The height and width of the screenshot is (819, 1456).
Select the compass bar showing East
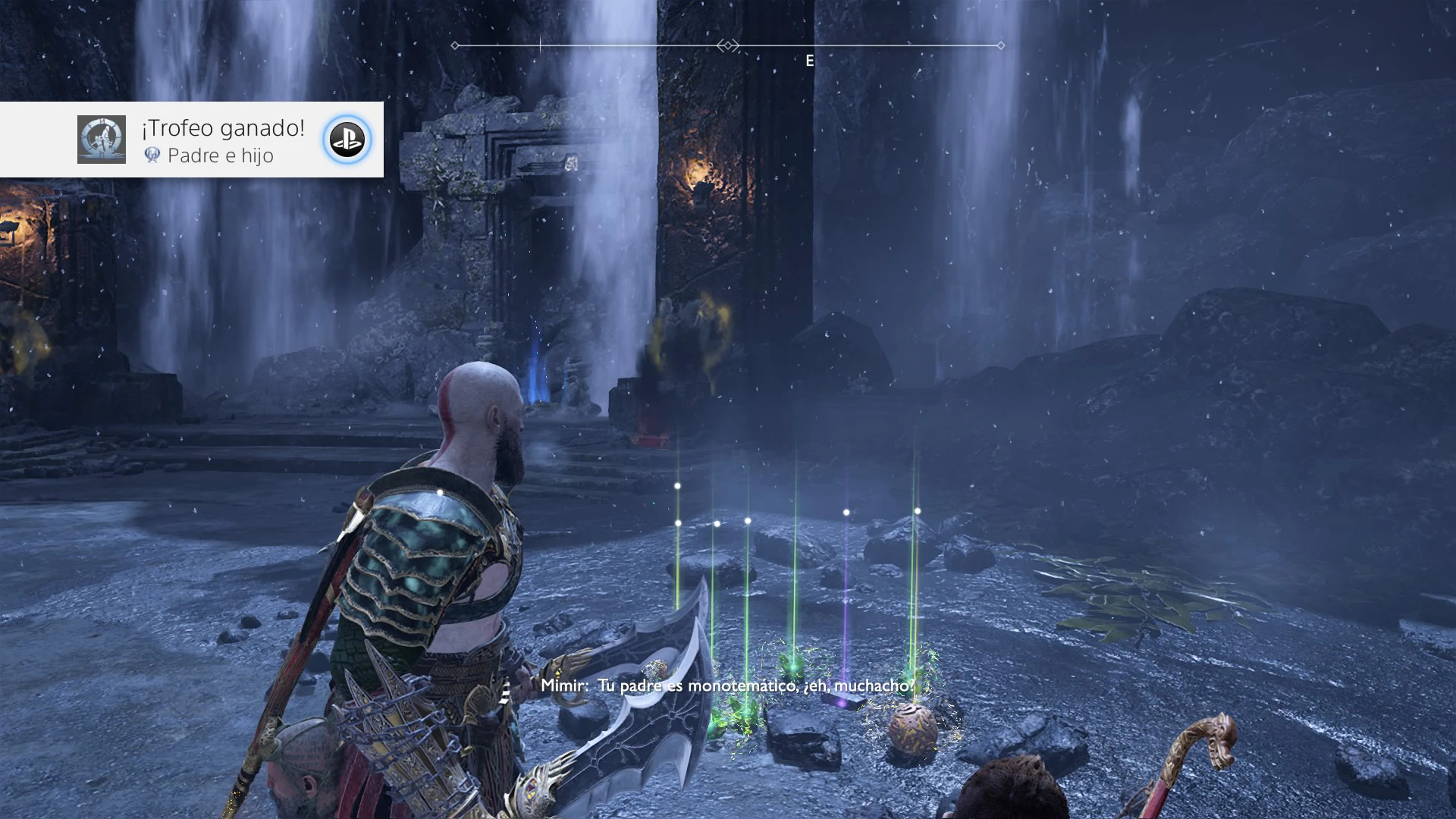tap(728, 46)
